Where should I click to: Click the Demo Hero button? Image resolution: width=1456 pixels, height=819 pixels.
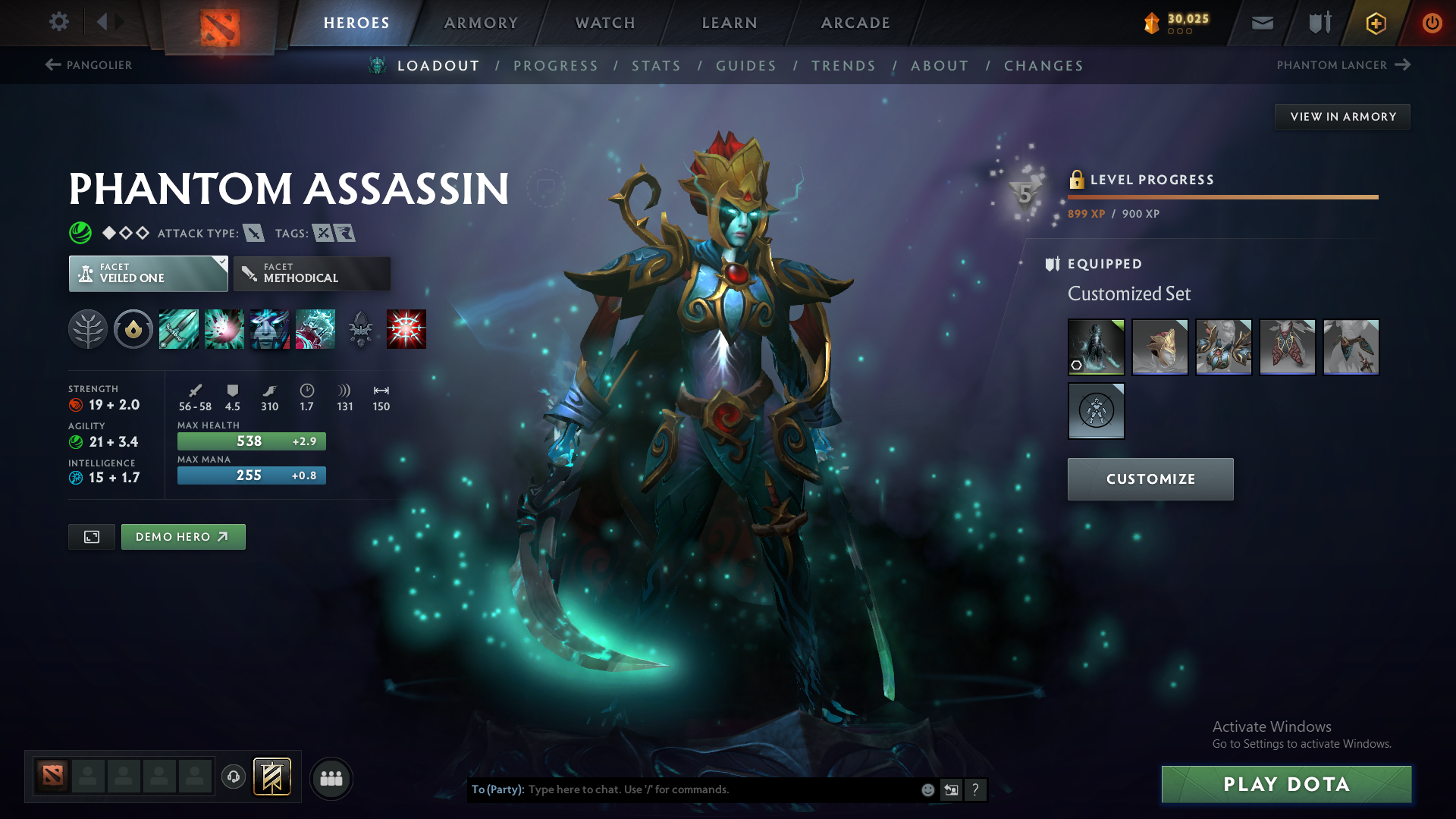183,536
